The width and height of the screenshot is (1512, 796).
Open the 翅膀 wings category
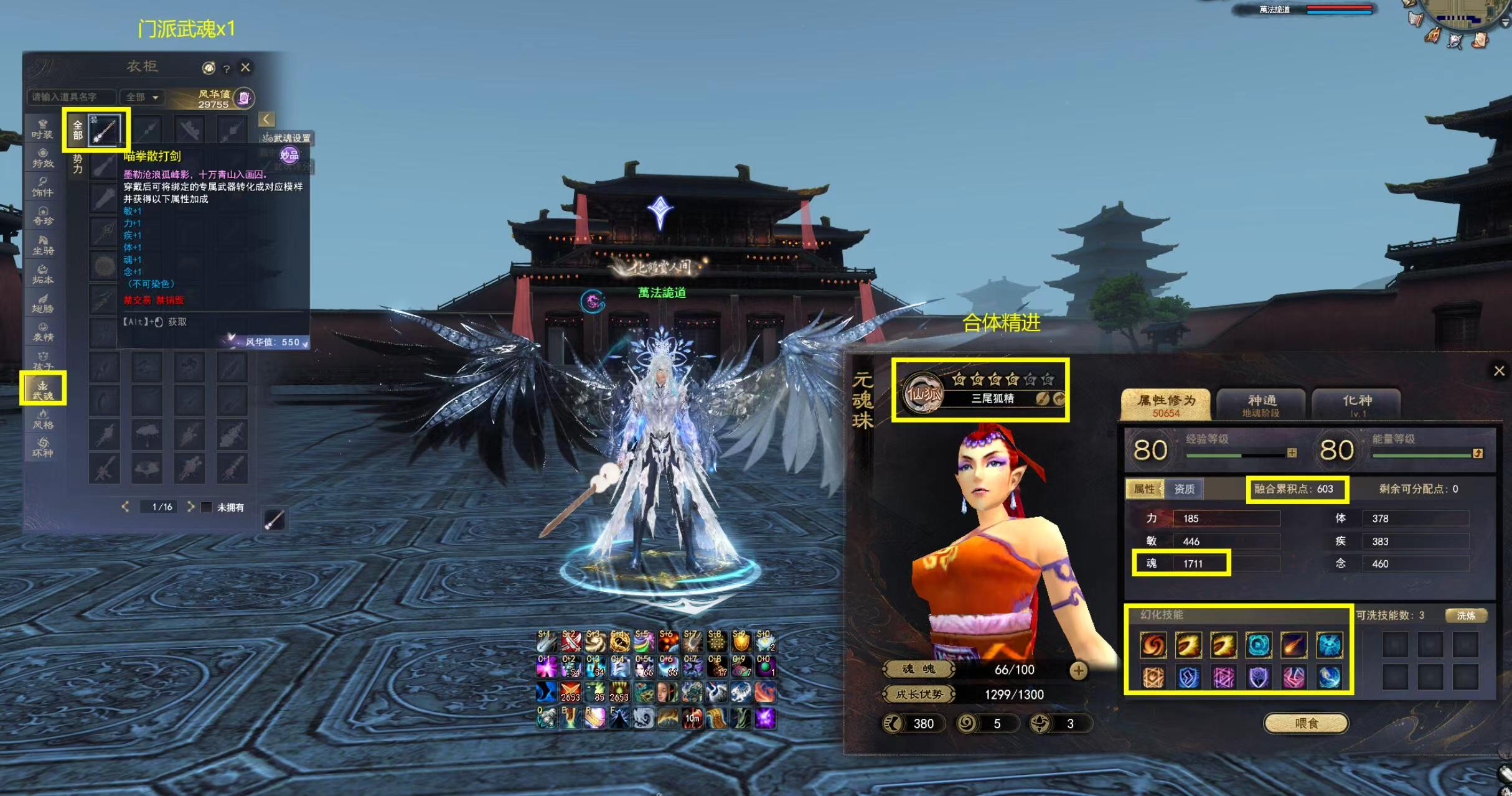[x=43, y=303]
